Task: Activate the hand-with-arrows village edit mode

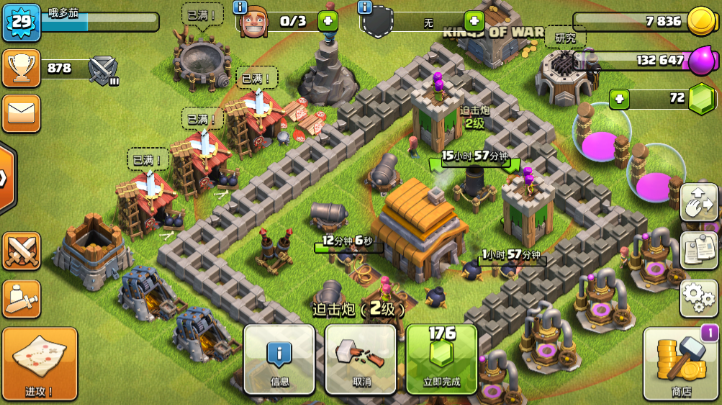Action: (x=699, y=203)
